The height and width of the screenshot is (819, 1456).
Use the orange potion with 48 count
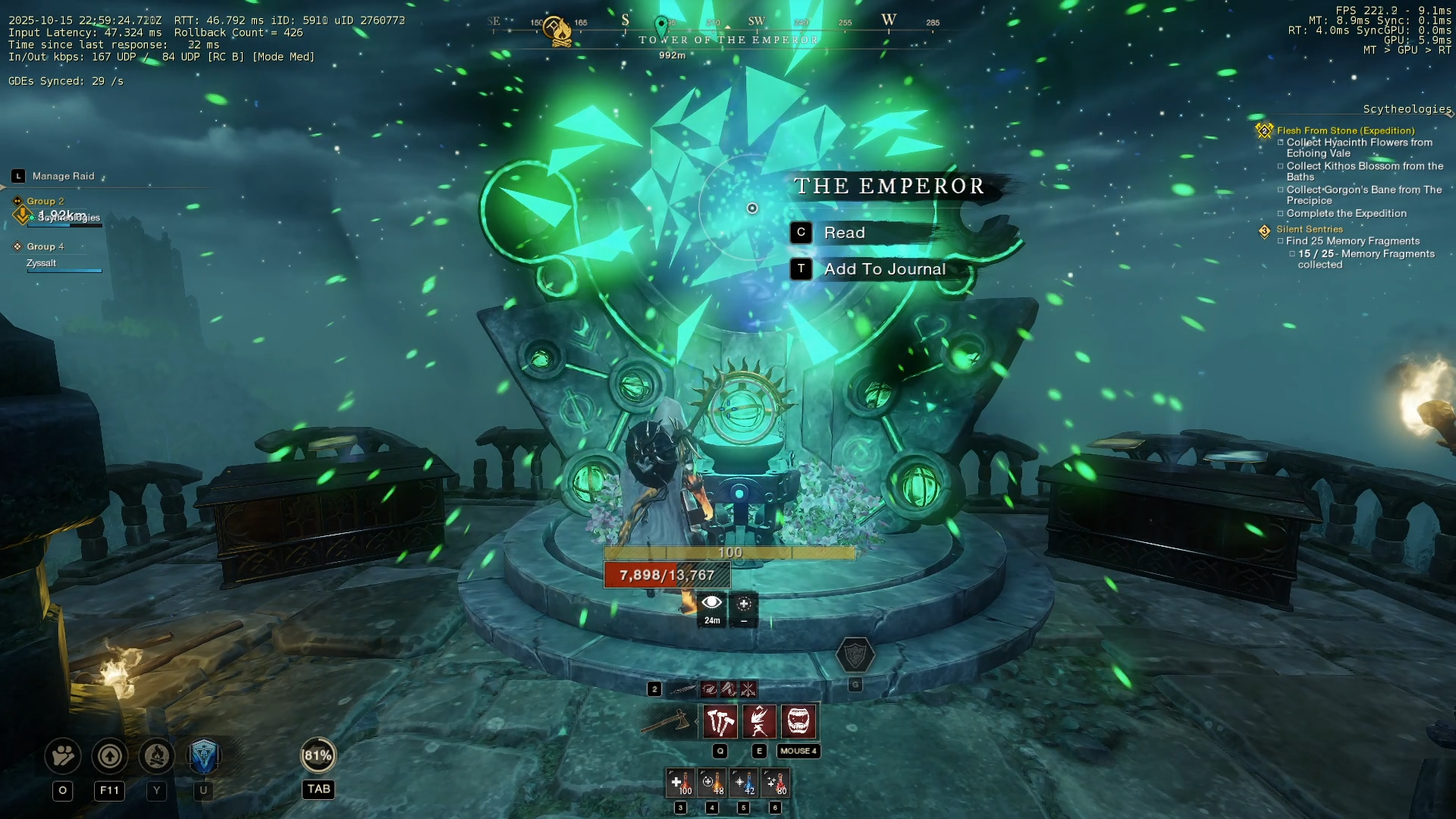[x=712, y=783]
